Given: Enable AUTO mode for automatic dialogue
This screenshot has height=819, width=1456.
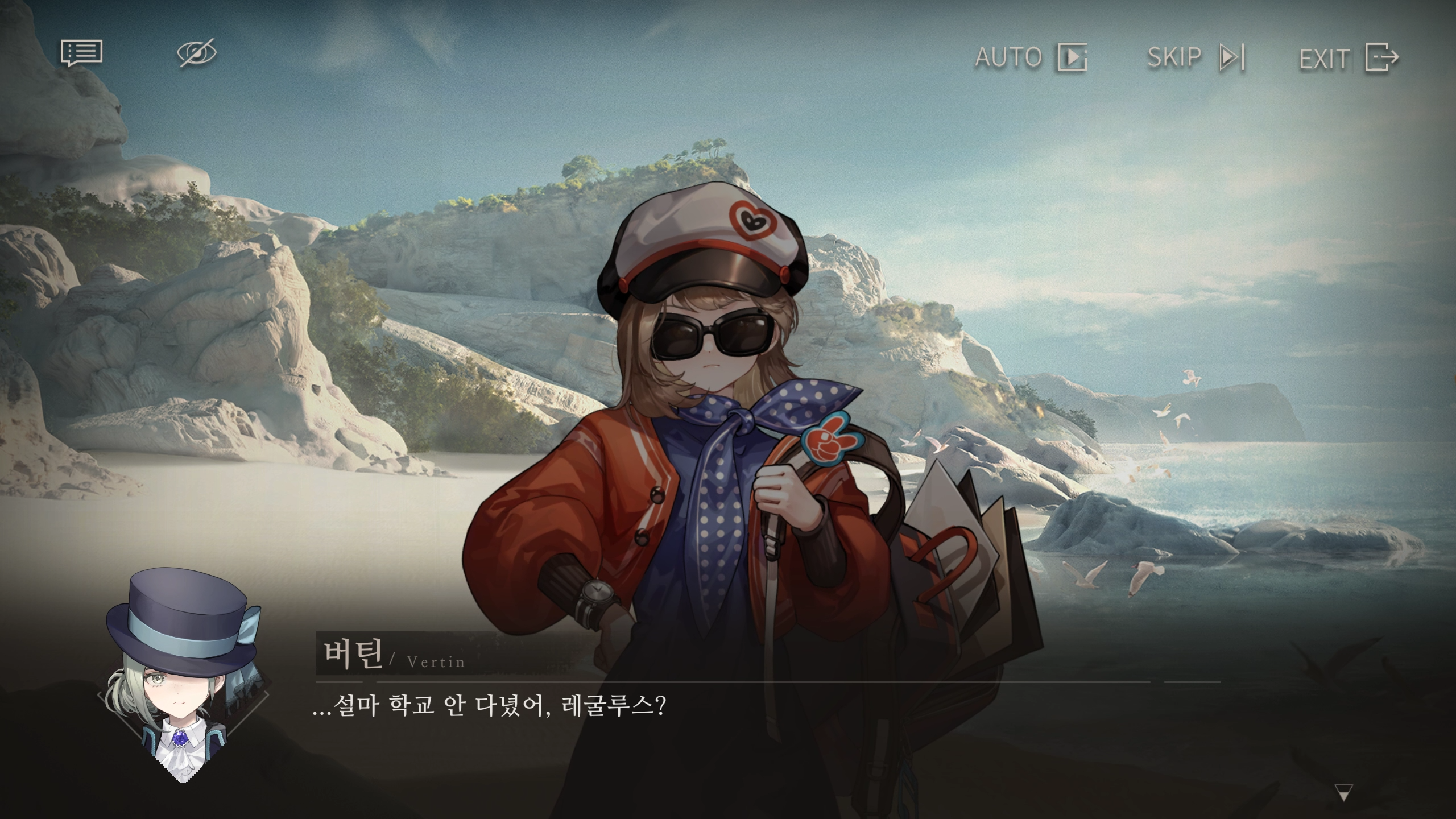Looking at the screenshot, I should (x=1008, y=56).
